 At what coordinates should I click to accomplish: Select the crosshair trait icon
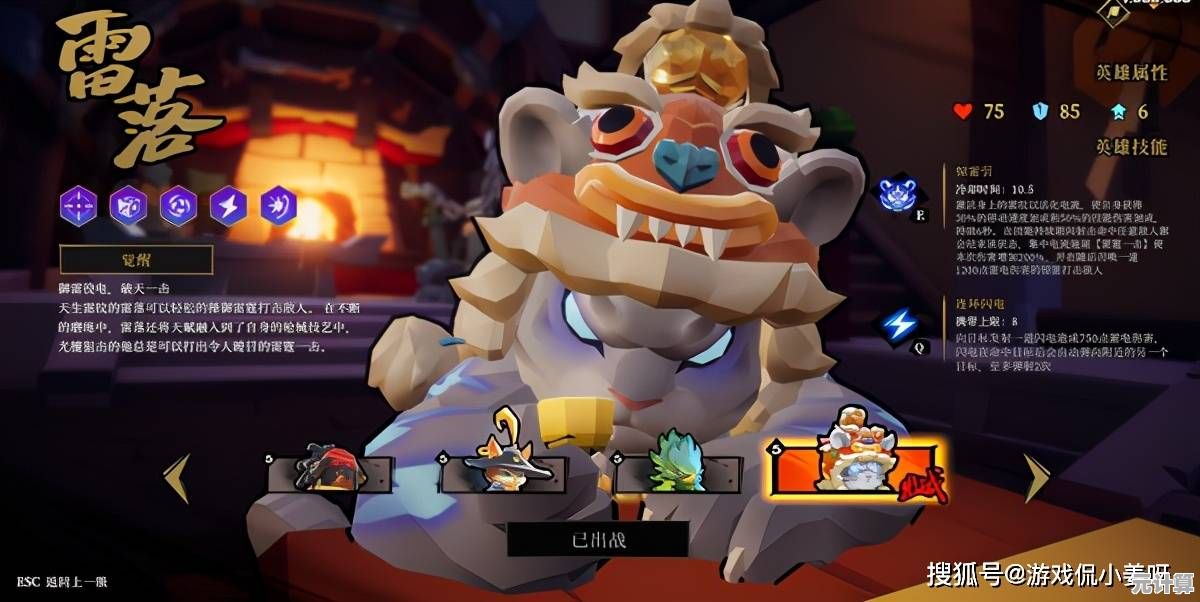78,206
